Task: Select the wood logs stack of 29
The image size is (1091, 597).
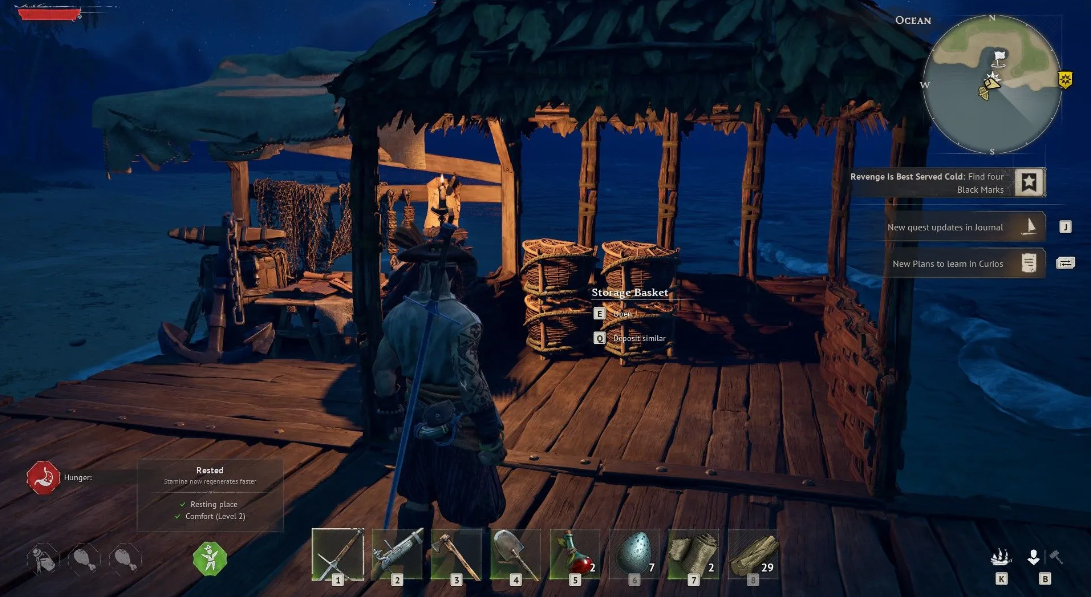Action: tap(752, 552)
